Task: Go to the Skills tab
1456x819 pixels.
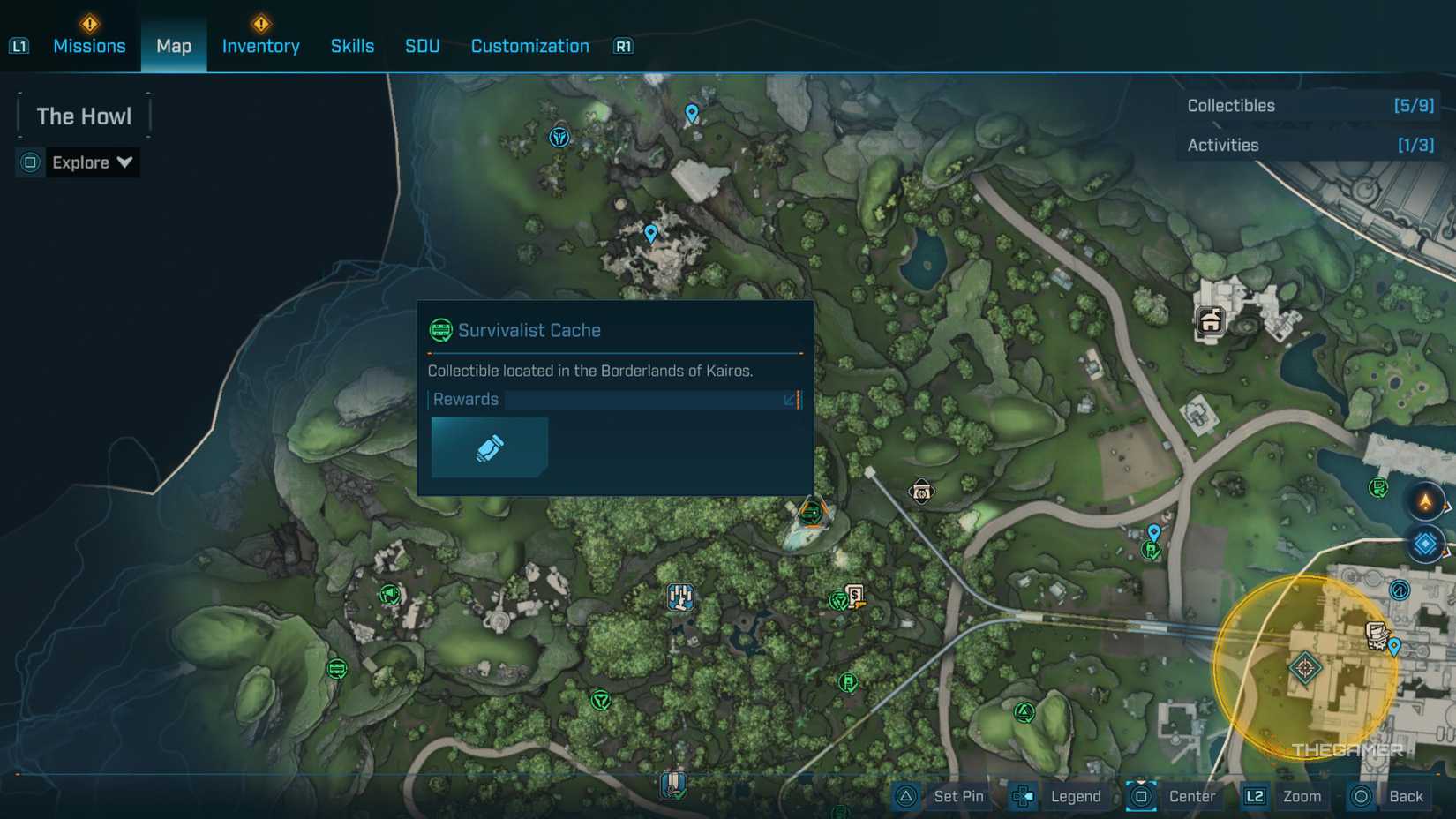Action: coord(352,46)
